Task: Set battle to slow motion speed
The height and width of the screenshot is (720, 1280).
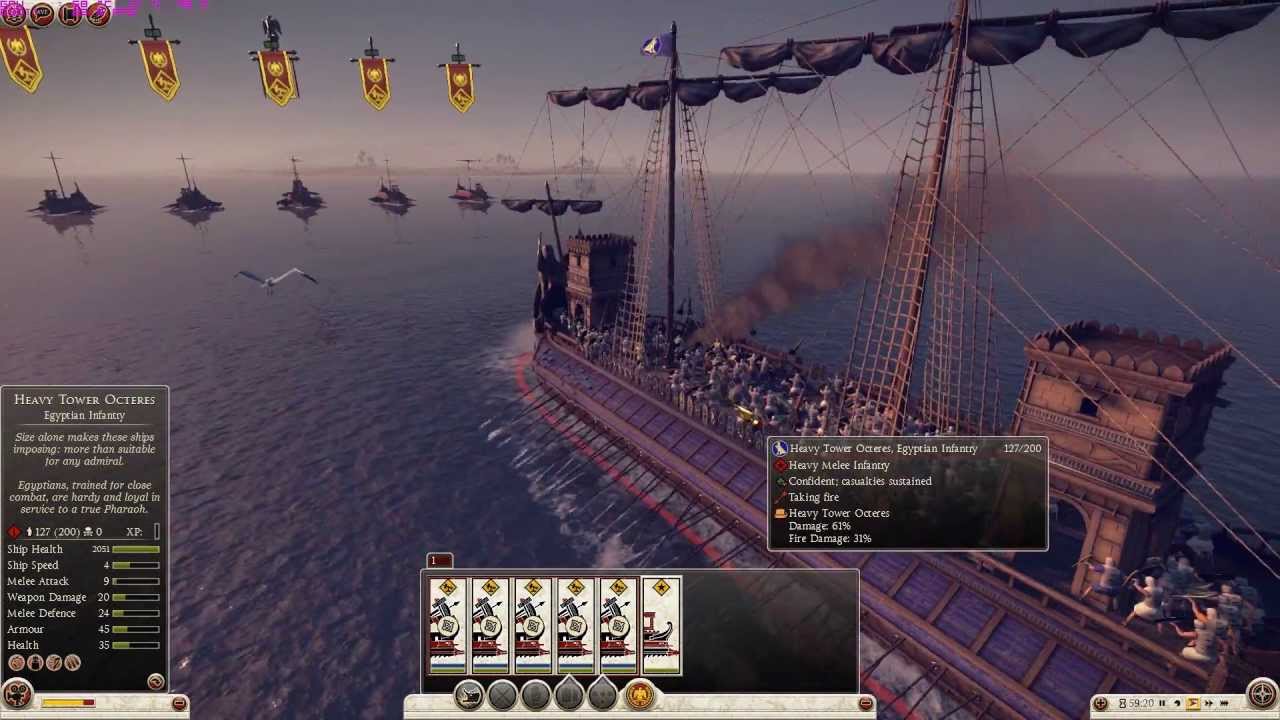Action: point(1177,704)
